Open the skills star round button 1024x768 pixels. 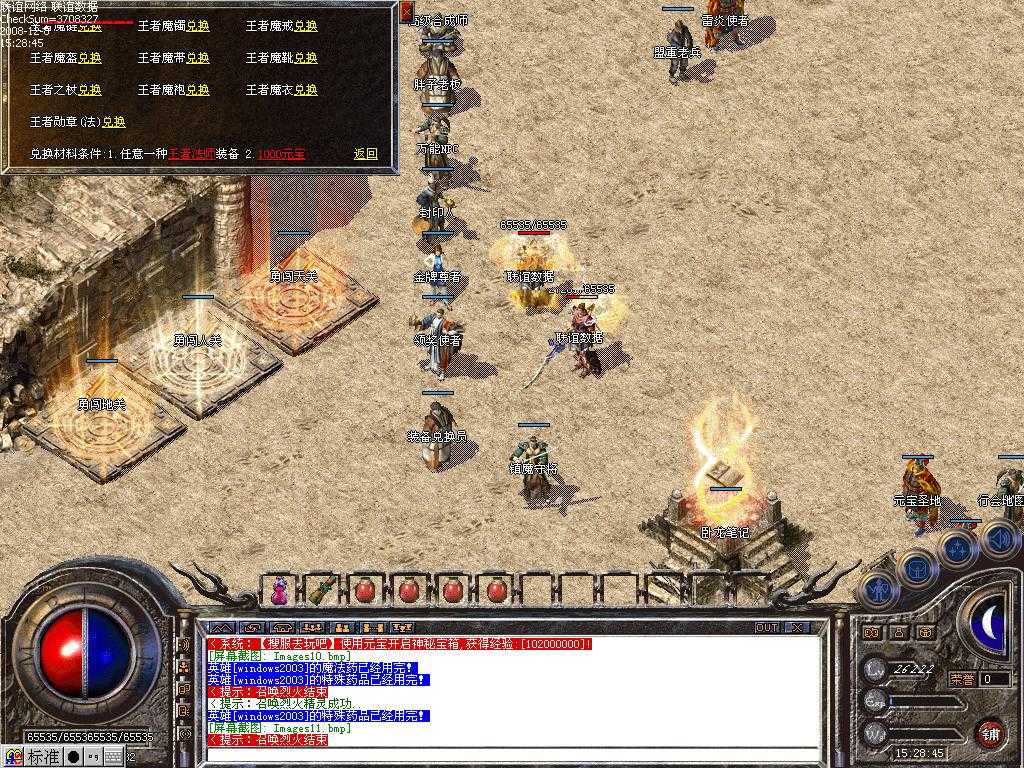click(x=957, y=548)
